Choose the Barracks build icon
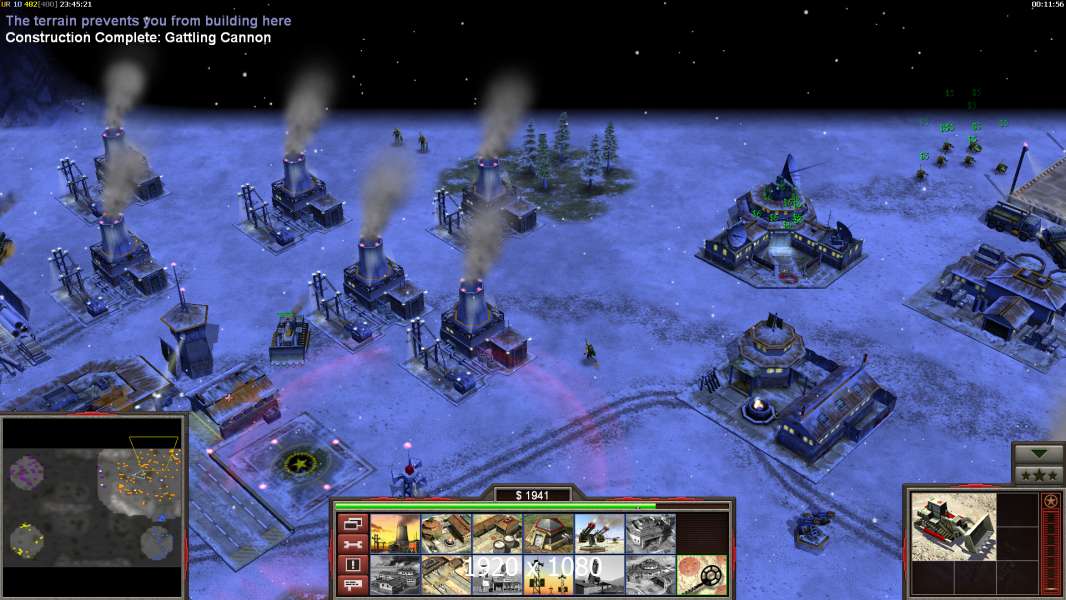The height and width of the screenshot is (600, 1066). coord(446,534)
